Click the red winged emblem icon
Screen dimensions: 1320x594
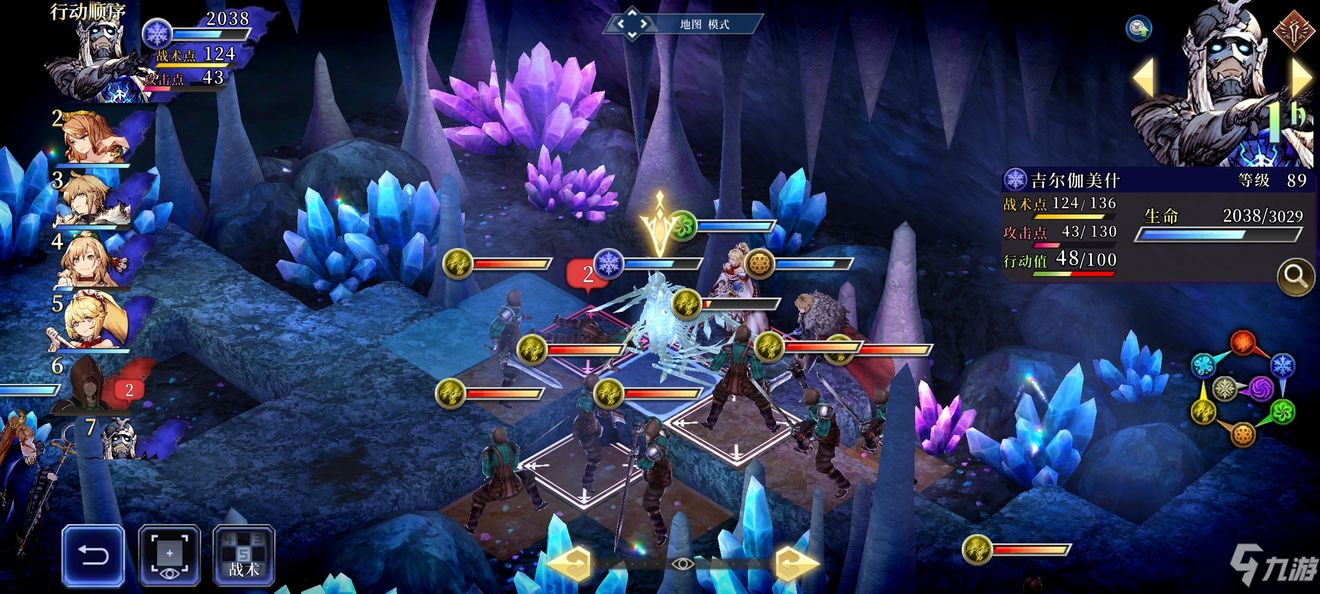(x=1292, y=28)
